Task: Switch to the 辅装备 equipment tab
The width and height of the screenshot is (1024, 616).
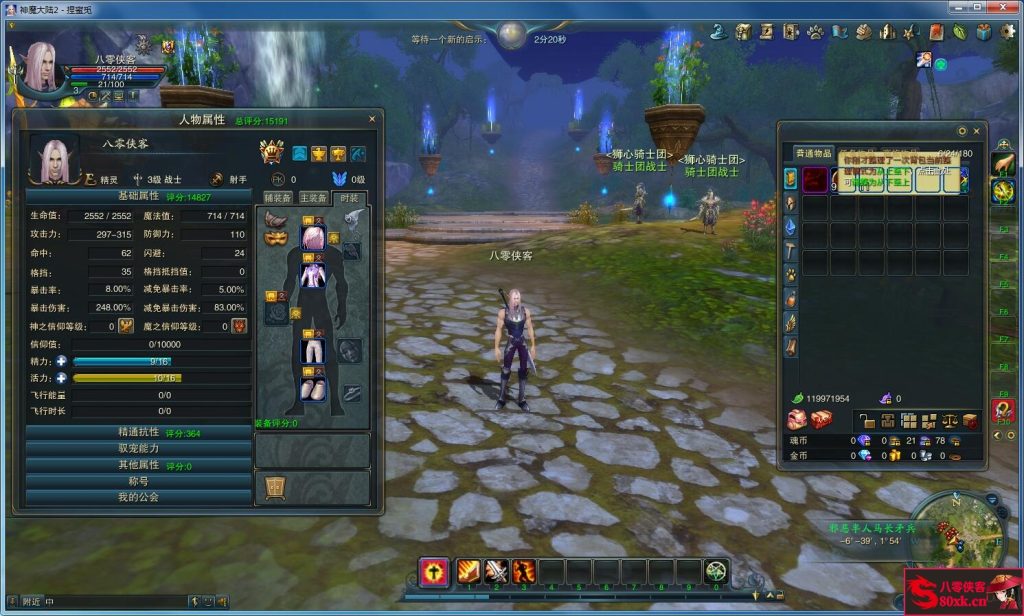Action: click(277, 198)
